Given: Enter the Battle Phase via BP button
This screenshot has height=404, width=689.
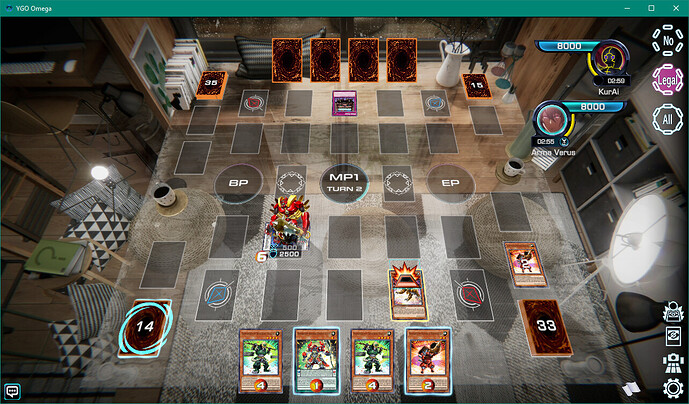Looking at the screenshot, I should click(x=239, y=182).
